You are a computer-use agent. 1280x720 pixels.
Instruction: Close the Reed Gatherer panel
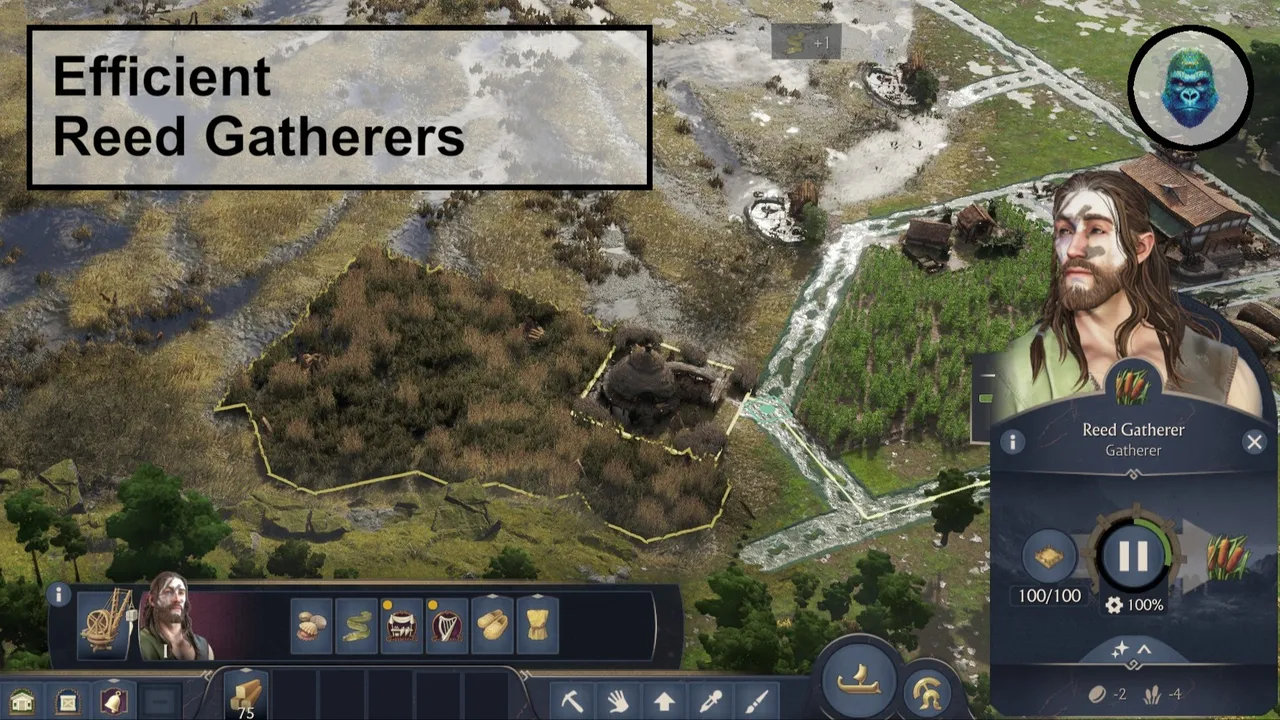point(1254,442)
